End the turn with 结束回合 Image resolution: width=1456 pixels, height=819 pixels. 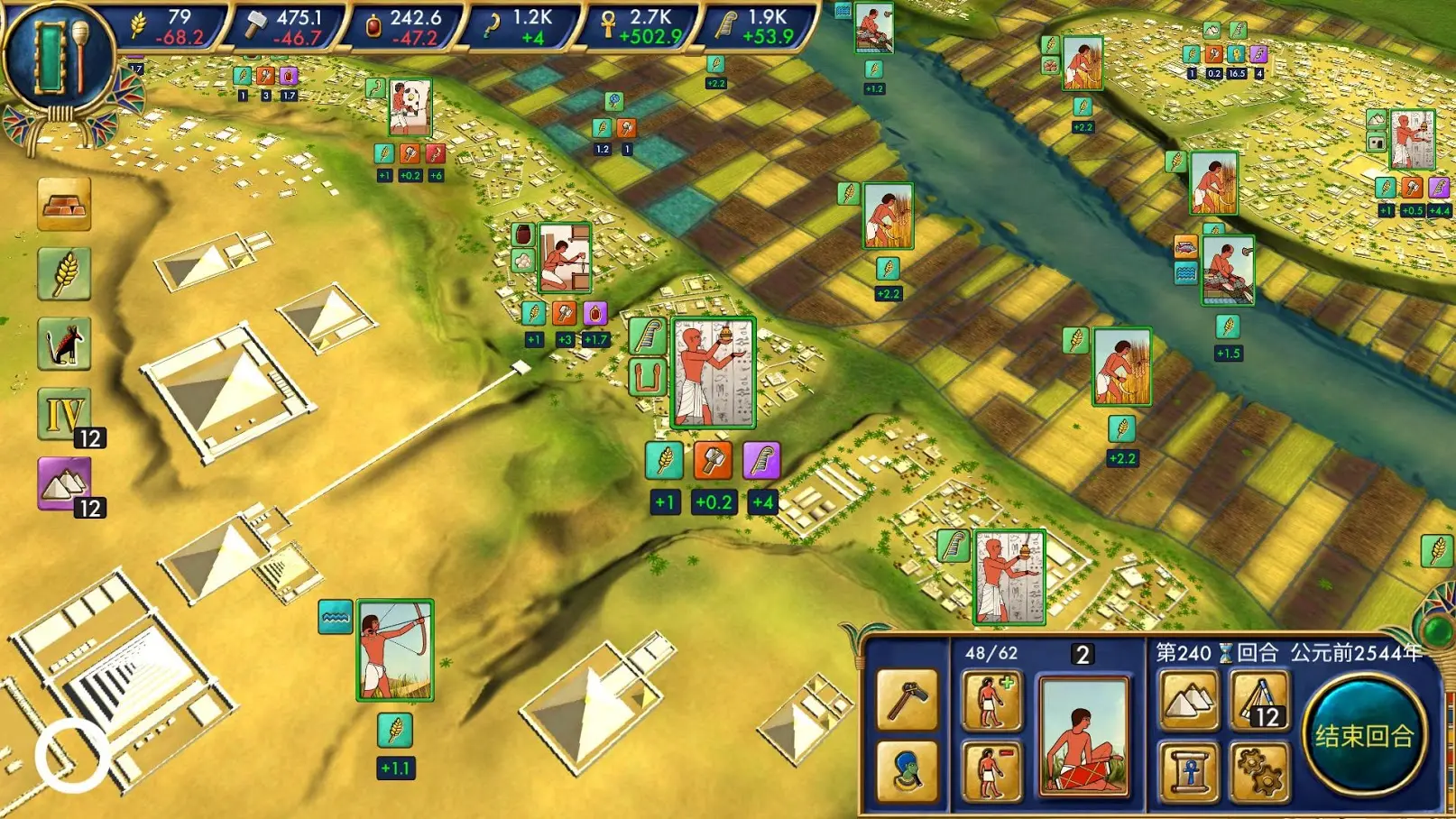pos(1364,735)
